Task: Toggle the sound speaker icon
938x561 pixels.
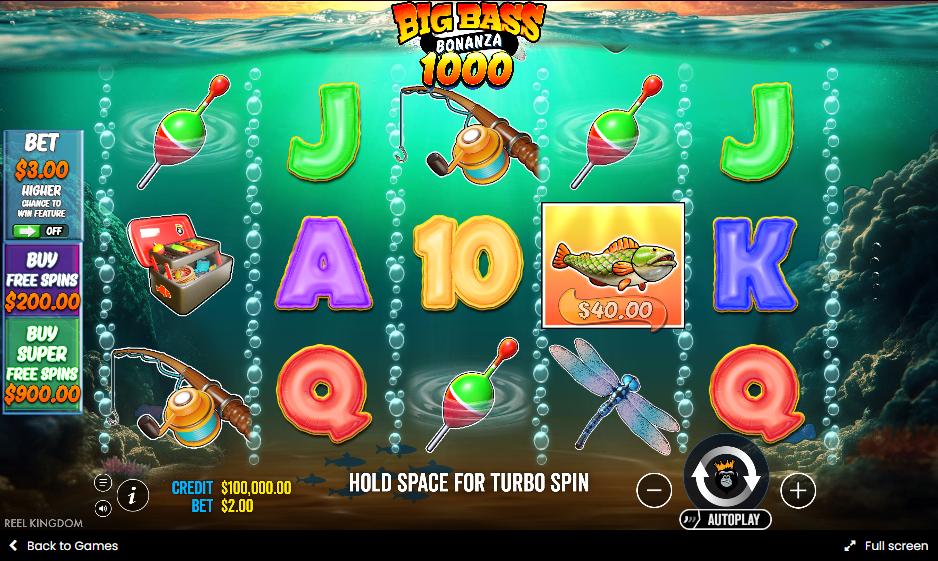Action: coord(103,508)
